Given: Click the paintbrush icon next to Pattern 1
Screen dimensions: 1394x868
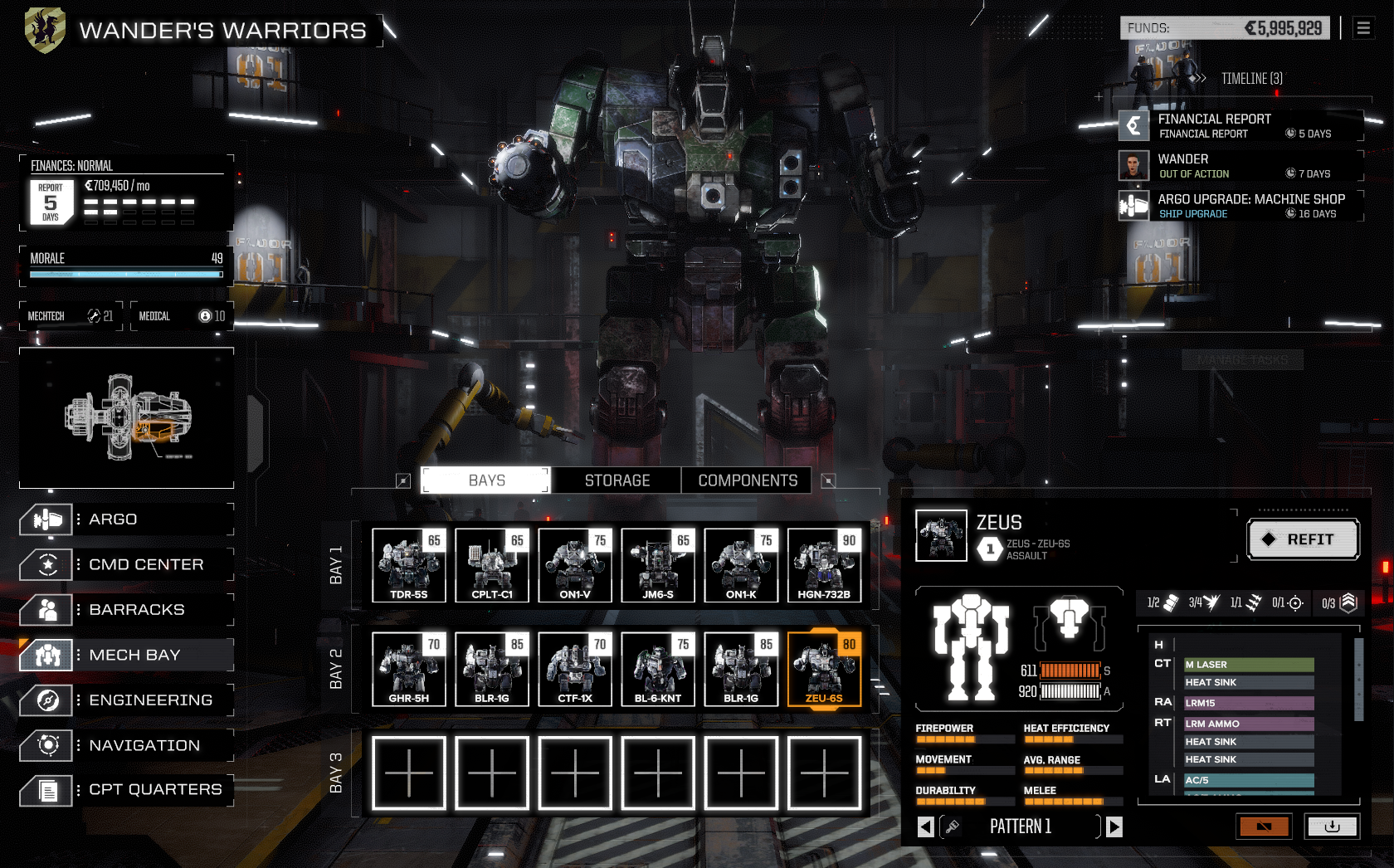Looking at the screenshot, I should [953, 827].
